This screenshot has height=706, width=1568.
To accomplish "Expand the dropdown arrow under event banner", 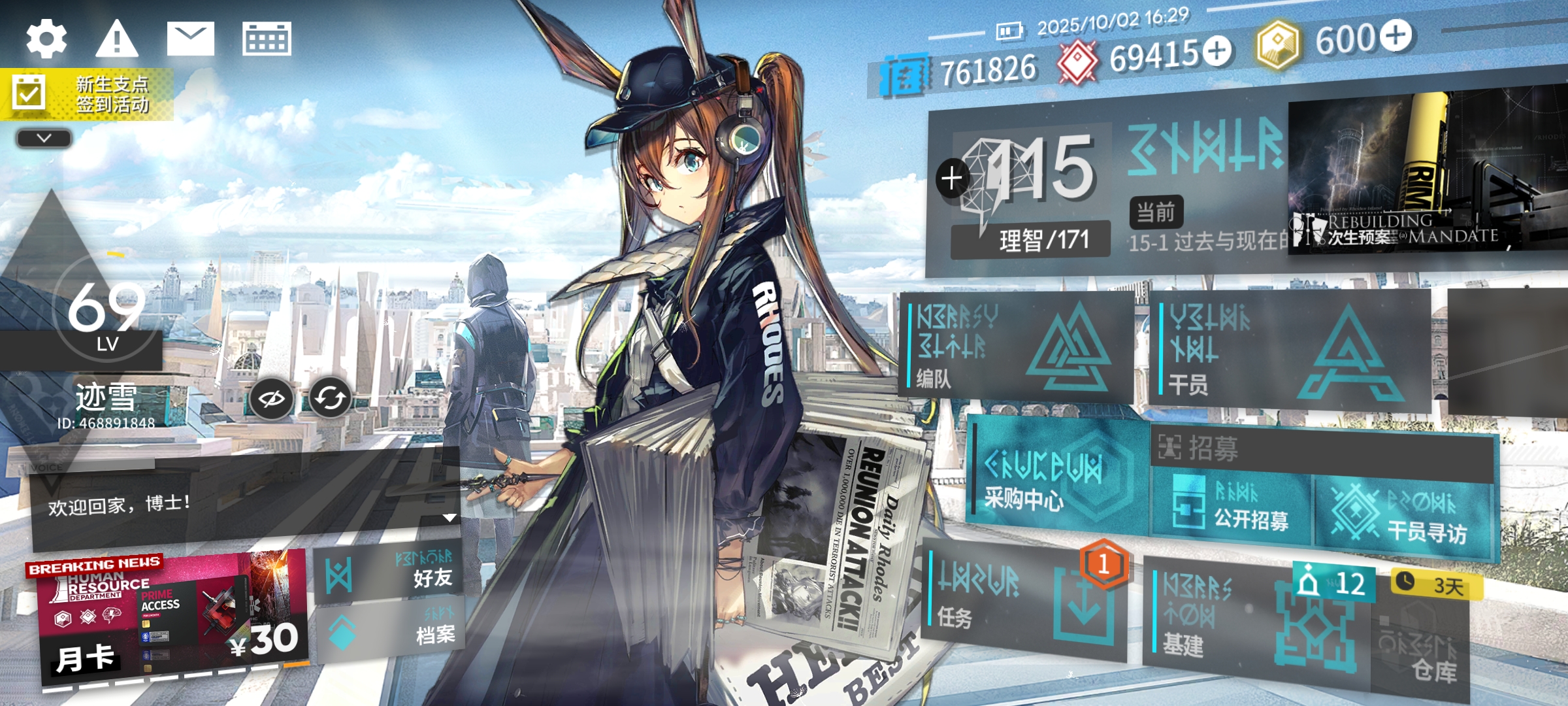I will (x=44, y=139).
